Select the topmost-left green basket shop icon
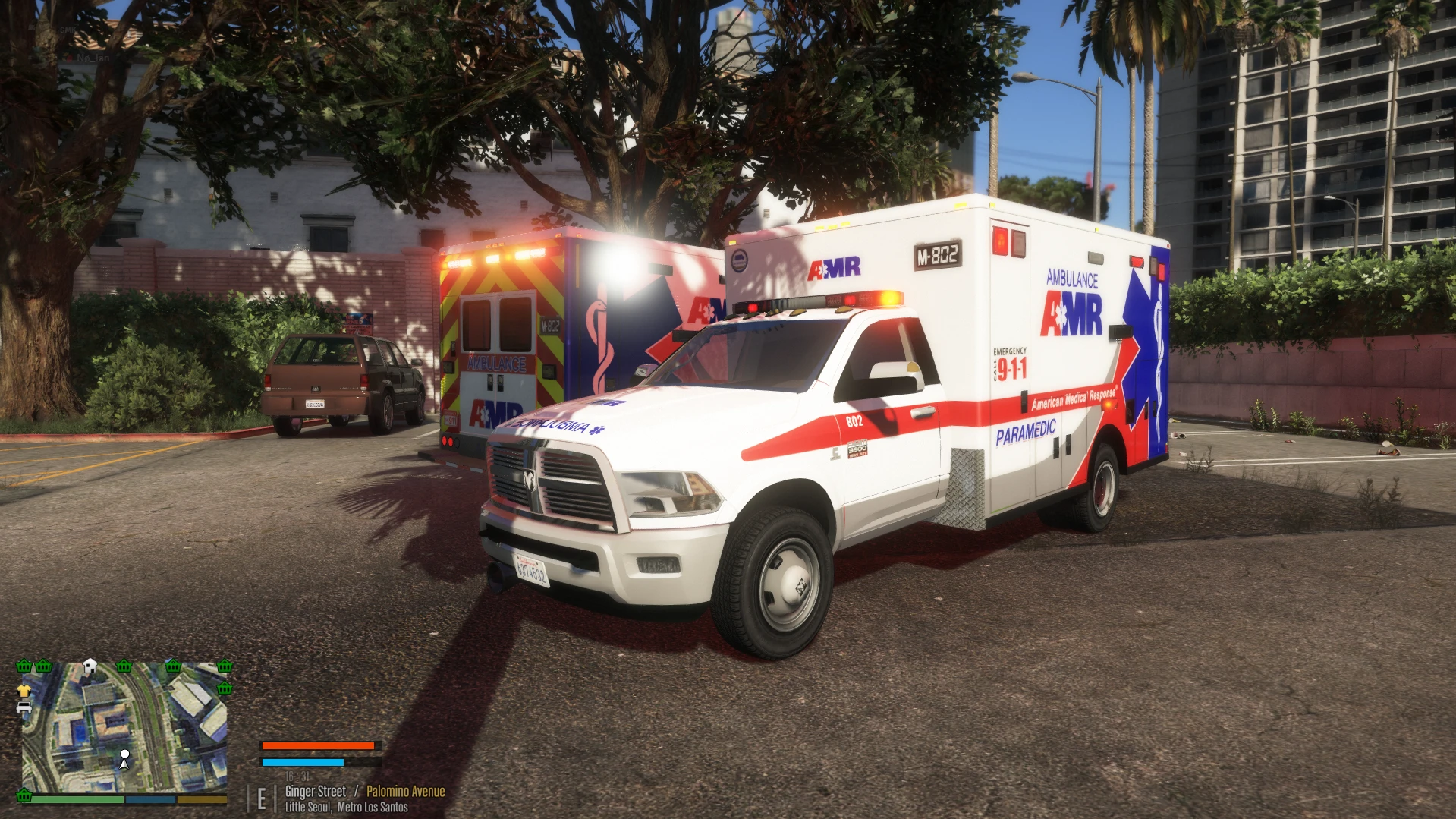The image size is (1456, 819). [x=24, y=666]
